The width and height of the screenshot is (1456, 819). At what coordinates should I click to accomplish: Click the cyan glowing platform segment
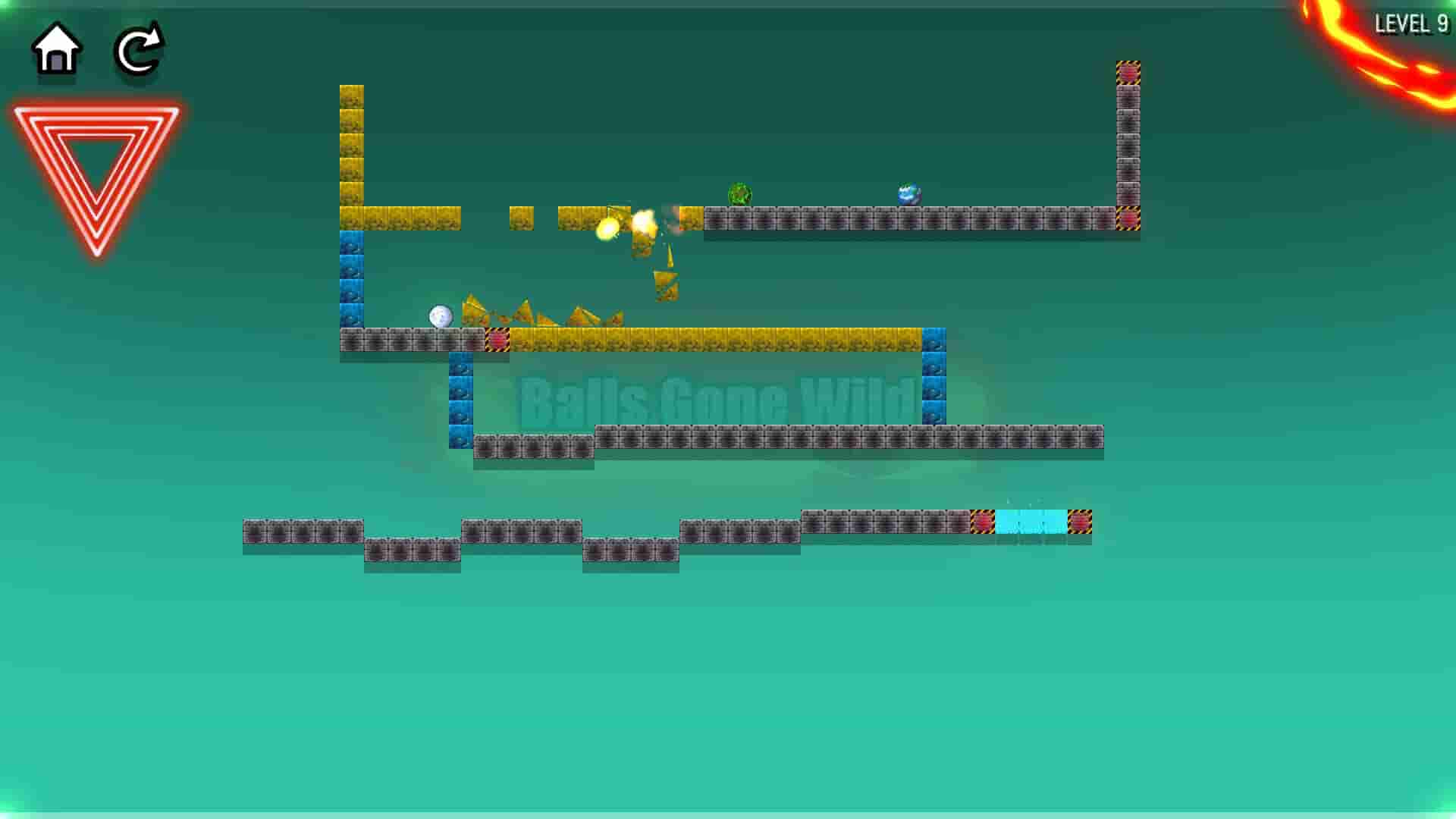[x=1030, y=523]
